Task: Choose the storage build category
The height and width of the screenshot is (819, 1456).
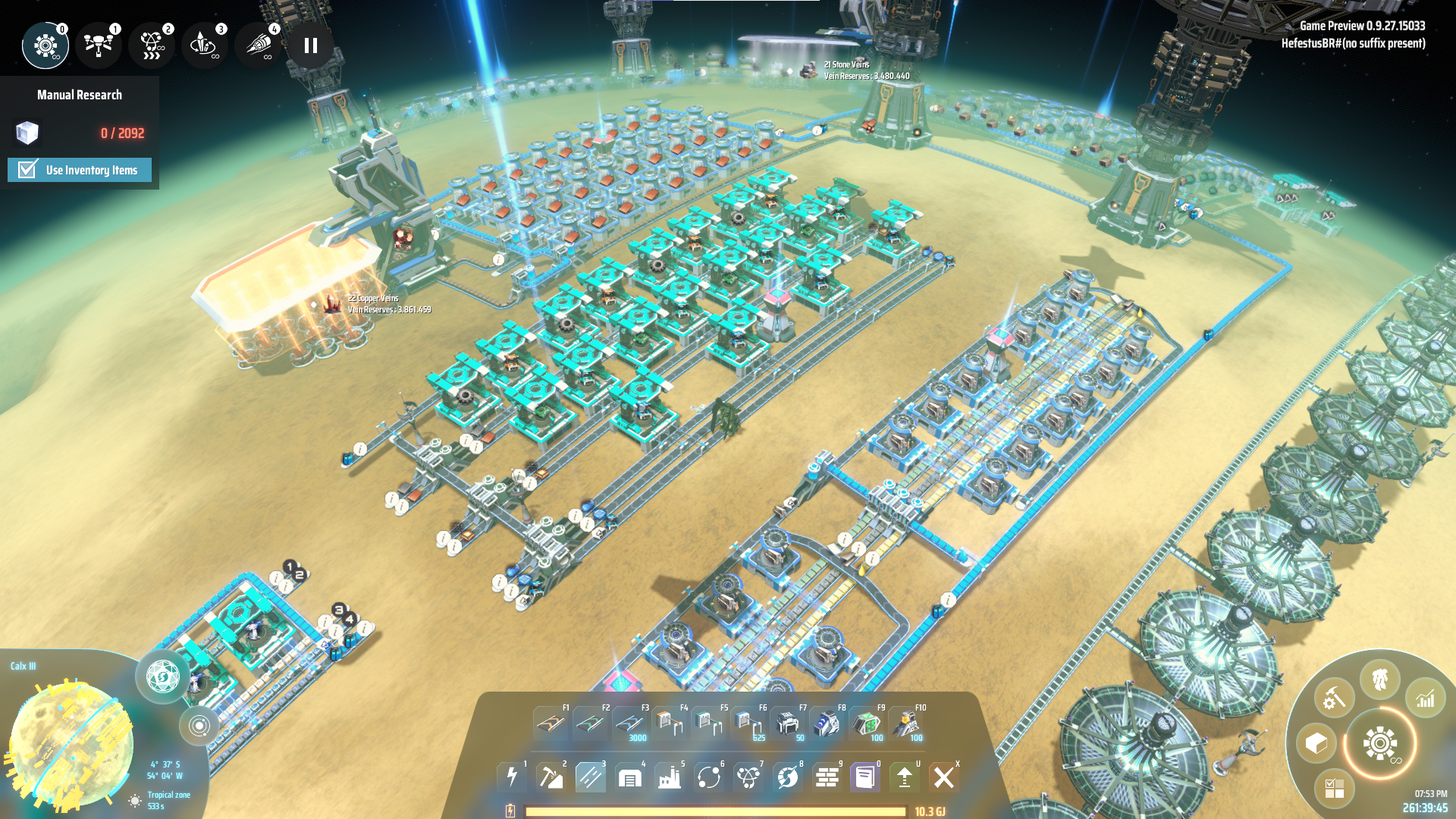Action: coord(629,777)
